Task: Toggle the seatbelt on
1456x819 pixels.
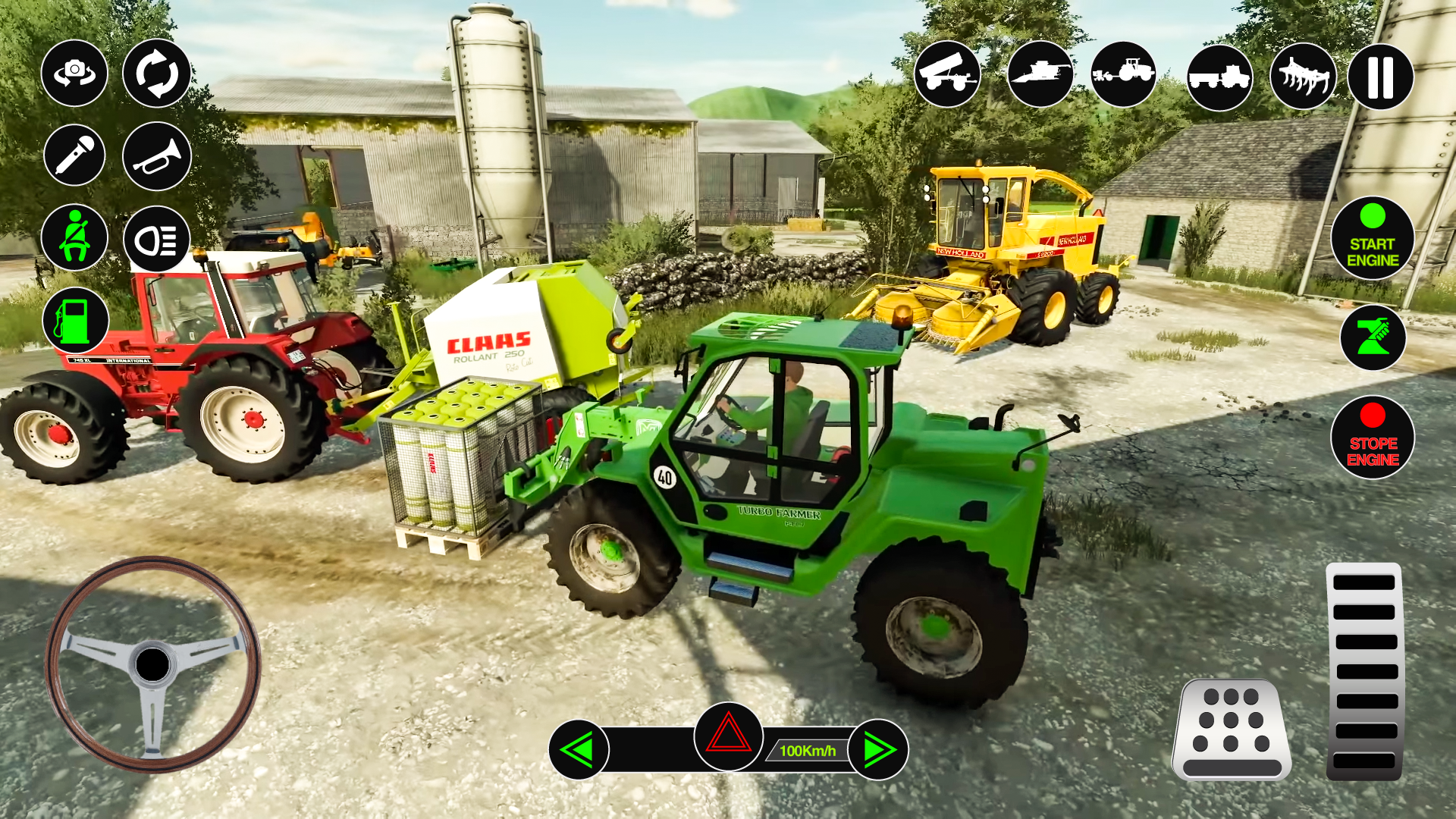Action: [74, 239]
